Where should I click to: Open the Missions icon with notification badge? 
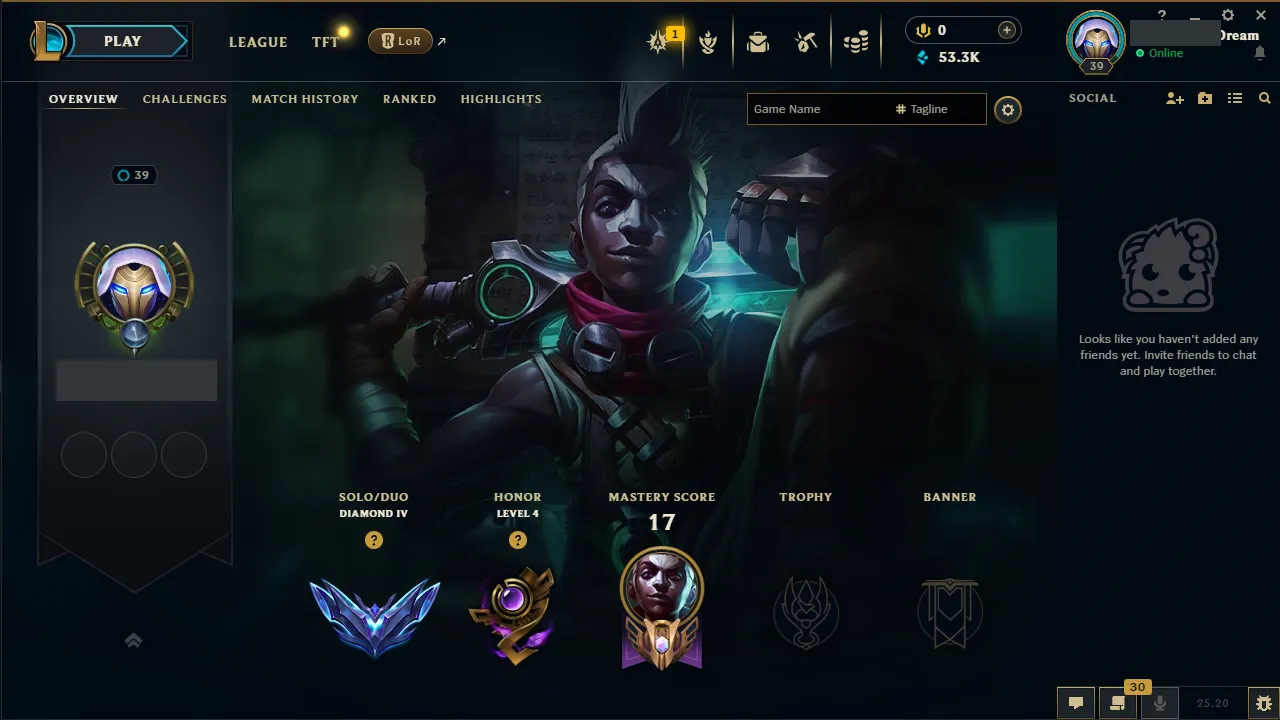[x=659, y=41]
